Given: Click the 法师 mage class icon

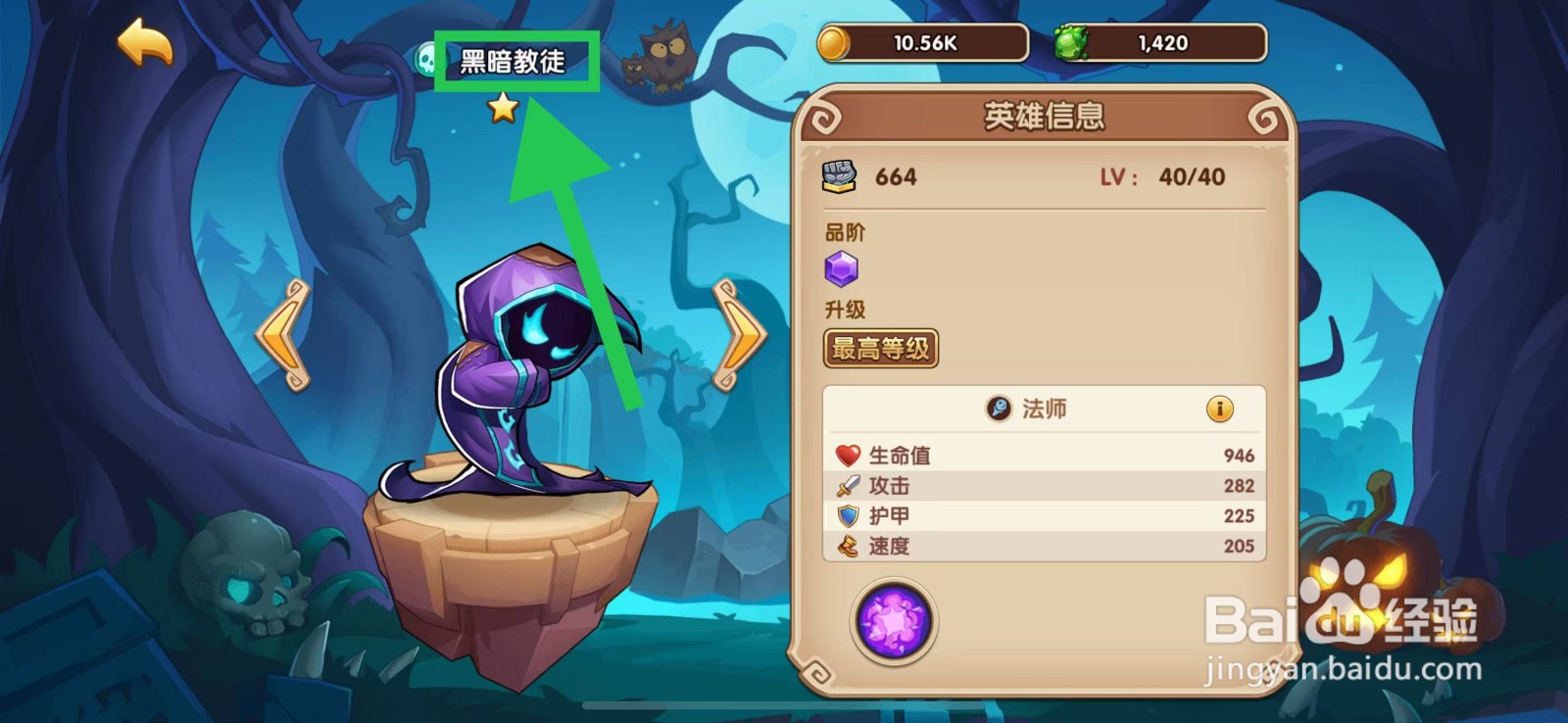Looking at the screenshot, I should point(997,409).
